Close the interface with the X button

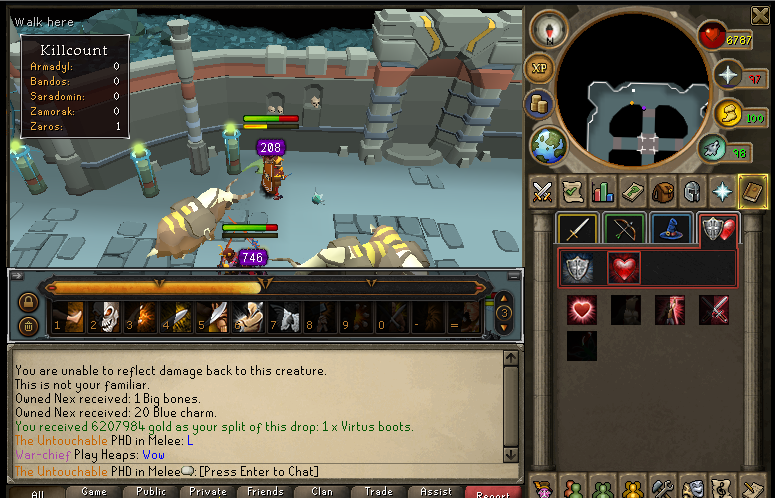pyautogui.click(x=759, y=14)
